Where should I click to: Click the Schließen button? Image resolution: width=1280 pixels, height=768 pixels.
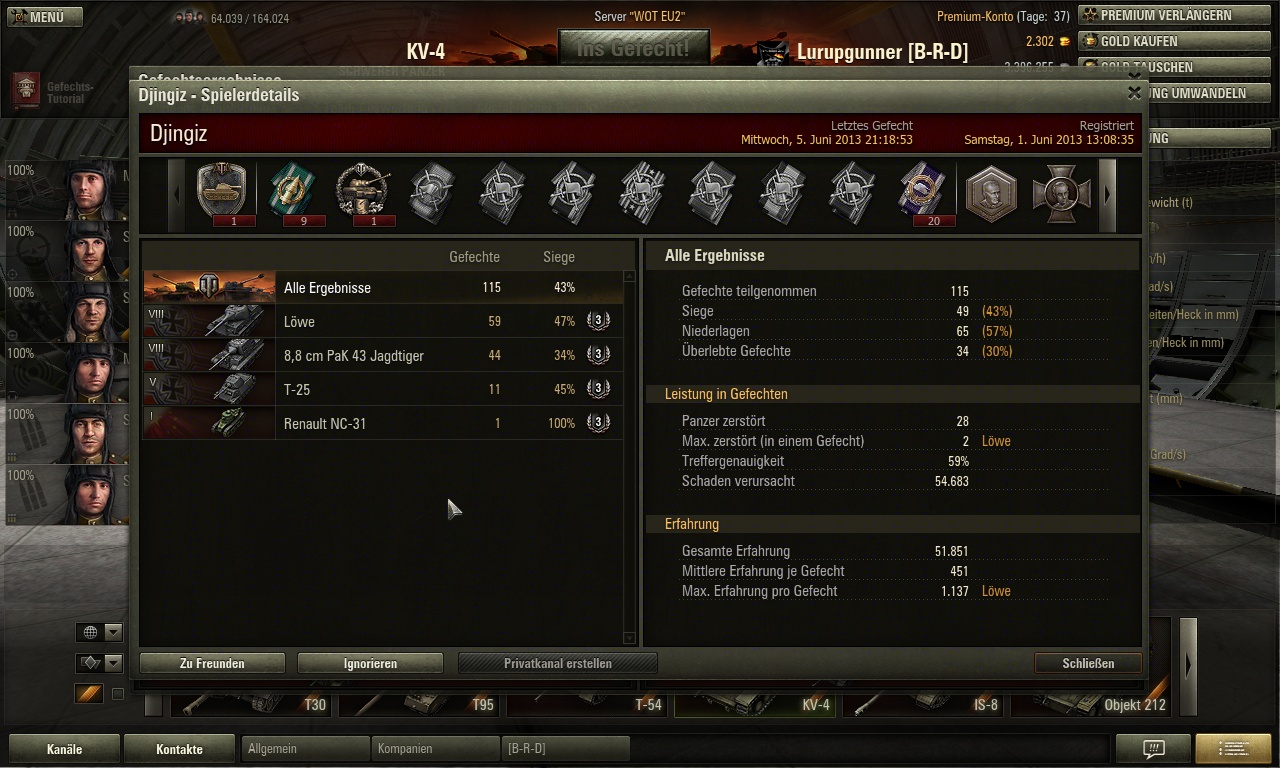pyautogui.click(x=1088, y=663)
